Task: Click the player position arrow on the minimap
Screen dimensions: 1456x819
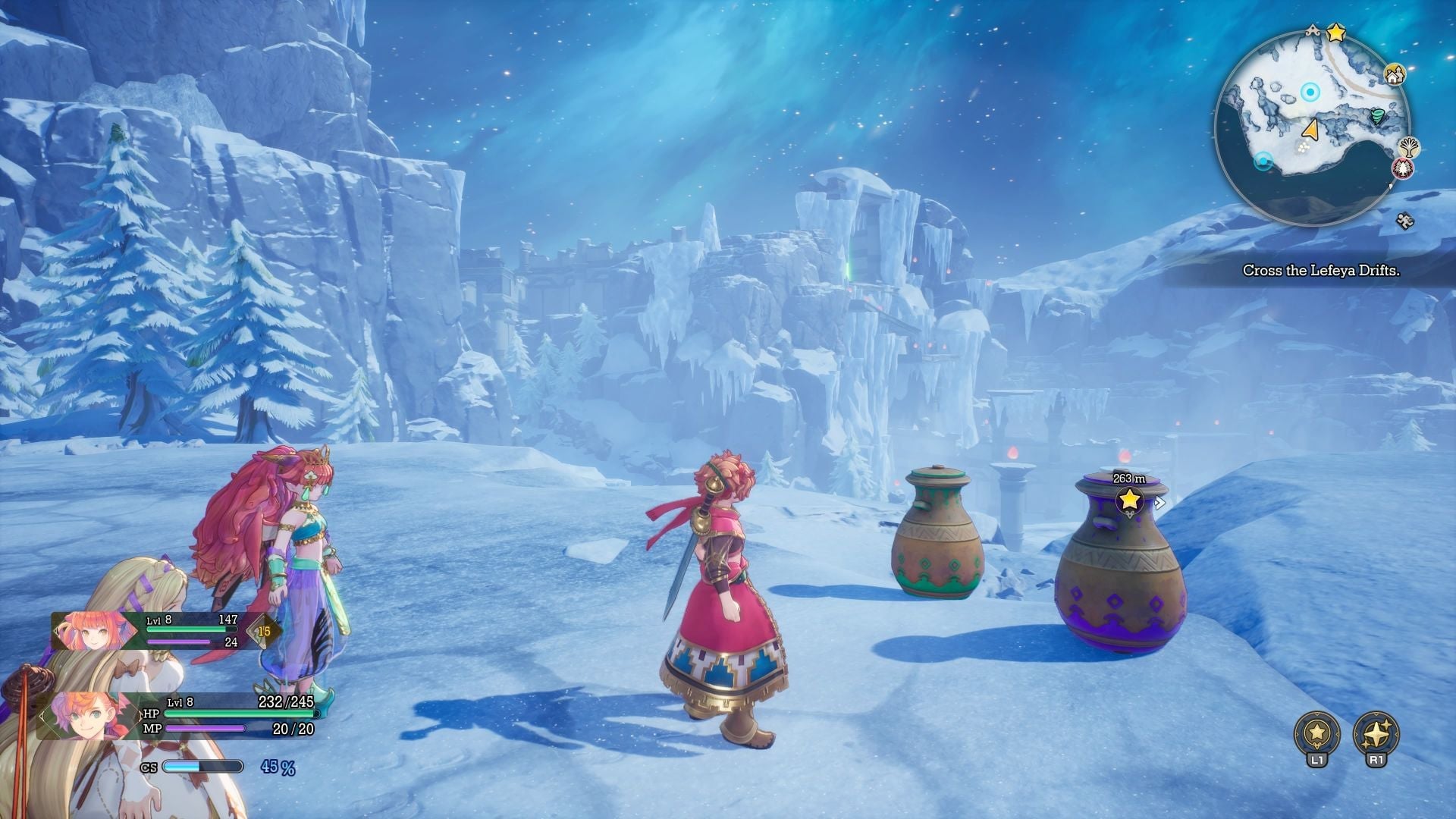Action: click(1311, 130)
